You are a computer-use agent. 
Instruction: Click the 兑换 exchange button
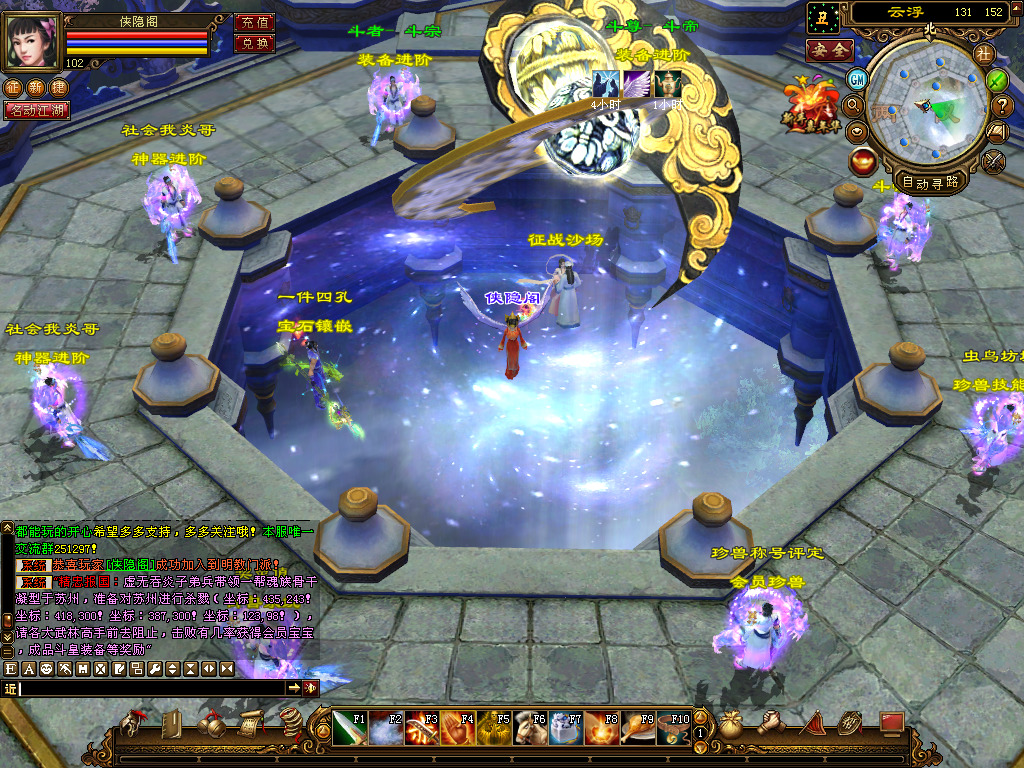(x=254, y=43)
